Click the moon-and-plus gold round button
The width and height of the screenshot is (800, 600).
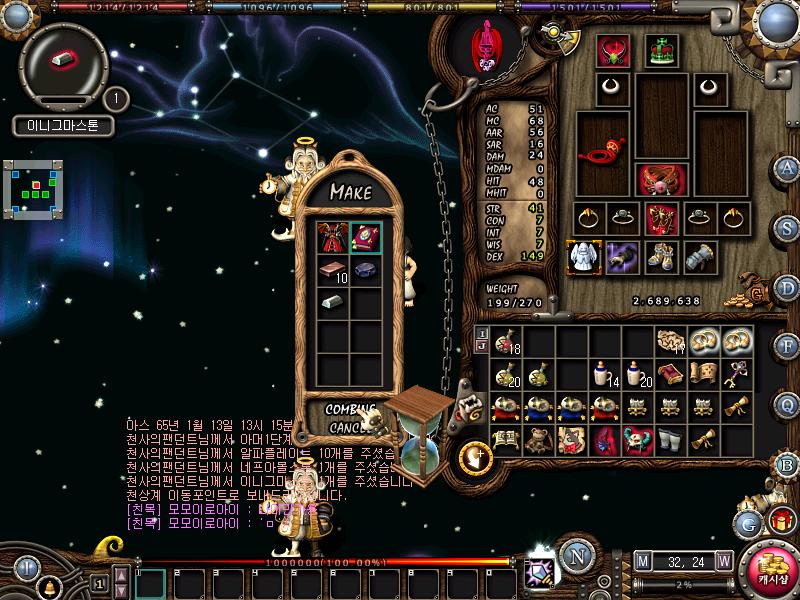click(x=474, y=457)
